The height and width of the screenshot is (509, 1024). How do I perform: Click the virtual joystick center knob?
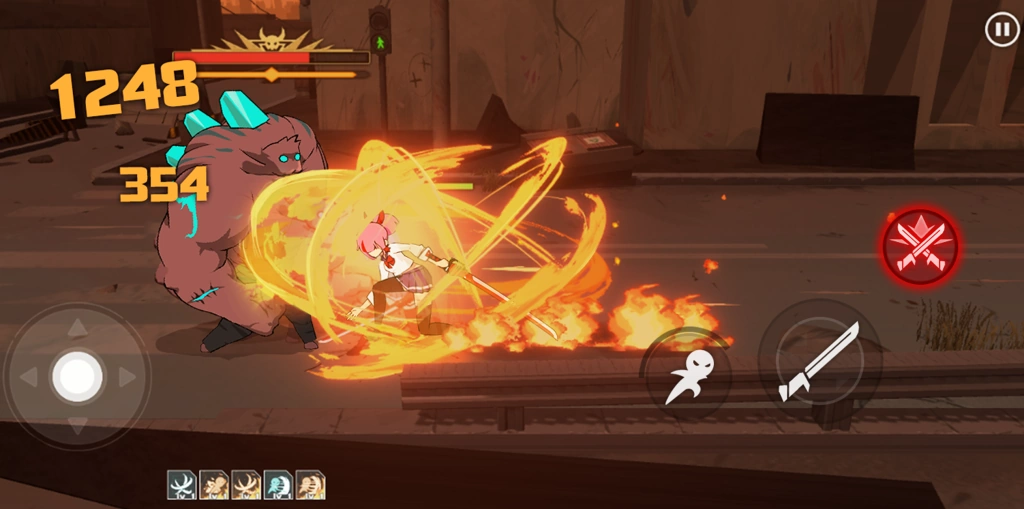click(77, 376)
